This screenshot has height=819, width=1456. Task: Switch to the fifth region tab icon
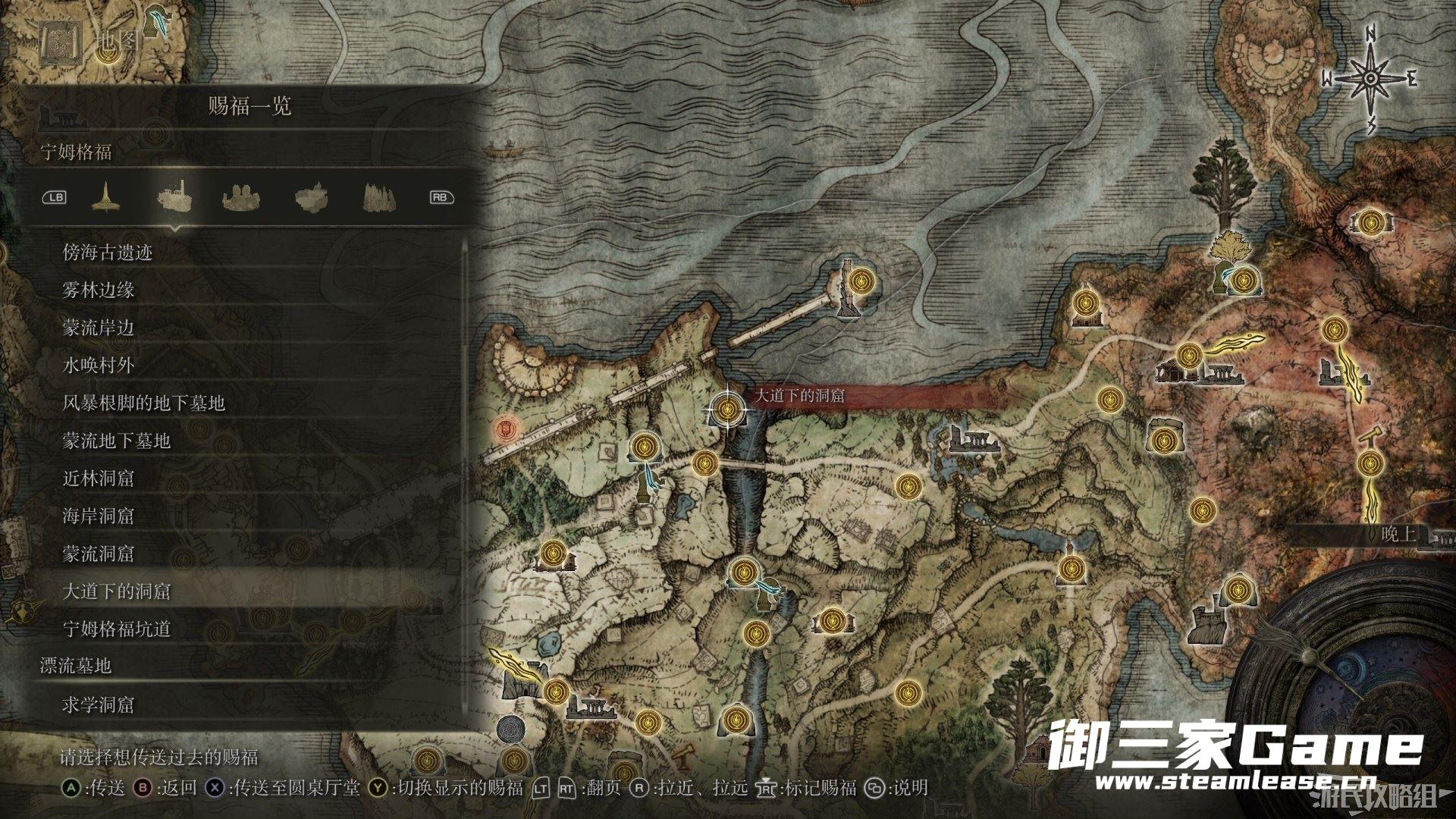pos(378,197)
